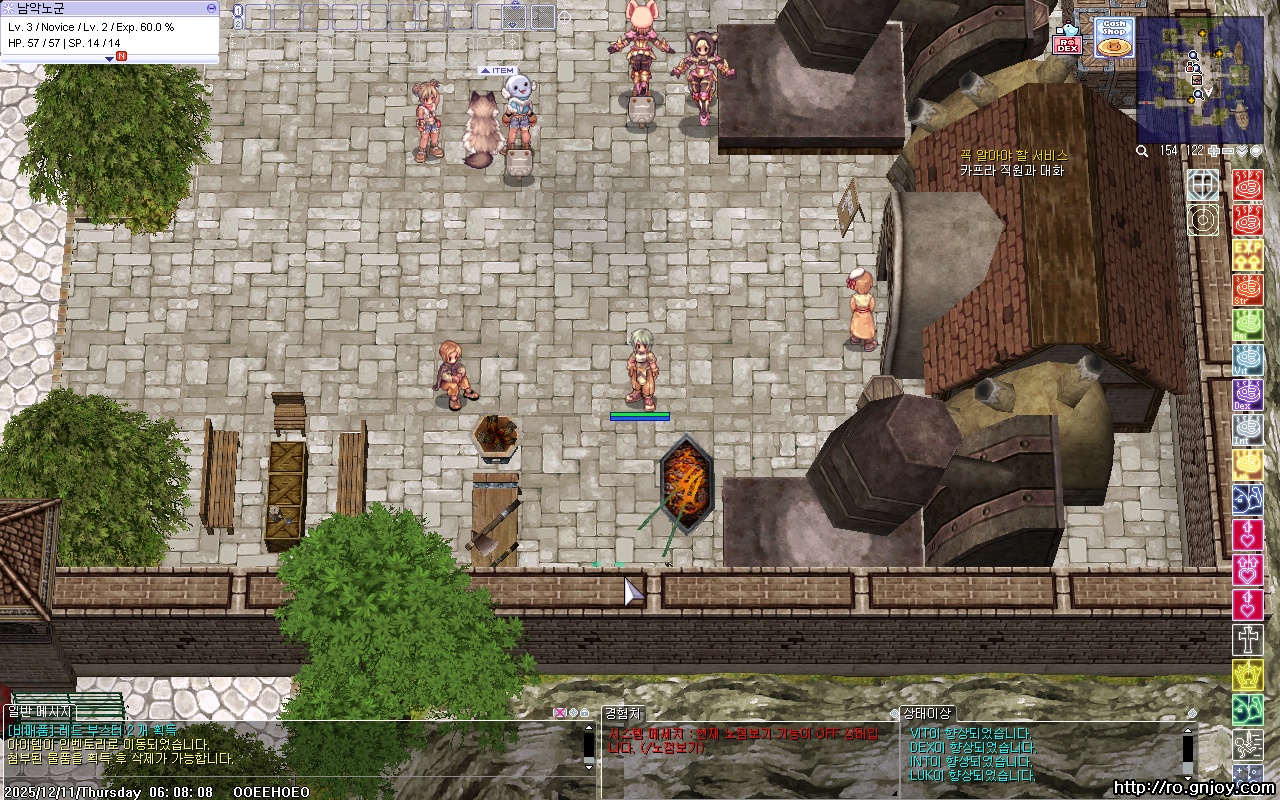Switch to the 상태이상 chat tab
Image resolution: width=1280 pixels, height=800 pixels.
click(927, 713)
